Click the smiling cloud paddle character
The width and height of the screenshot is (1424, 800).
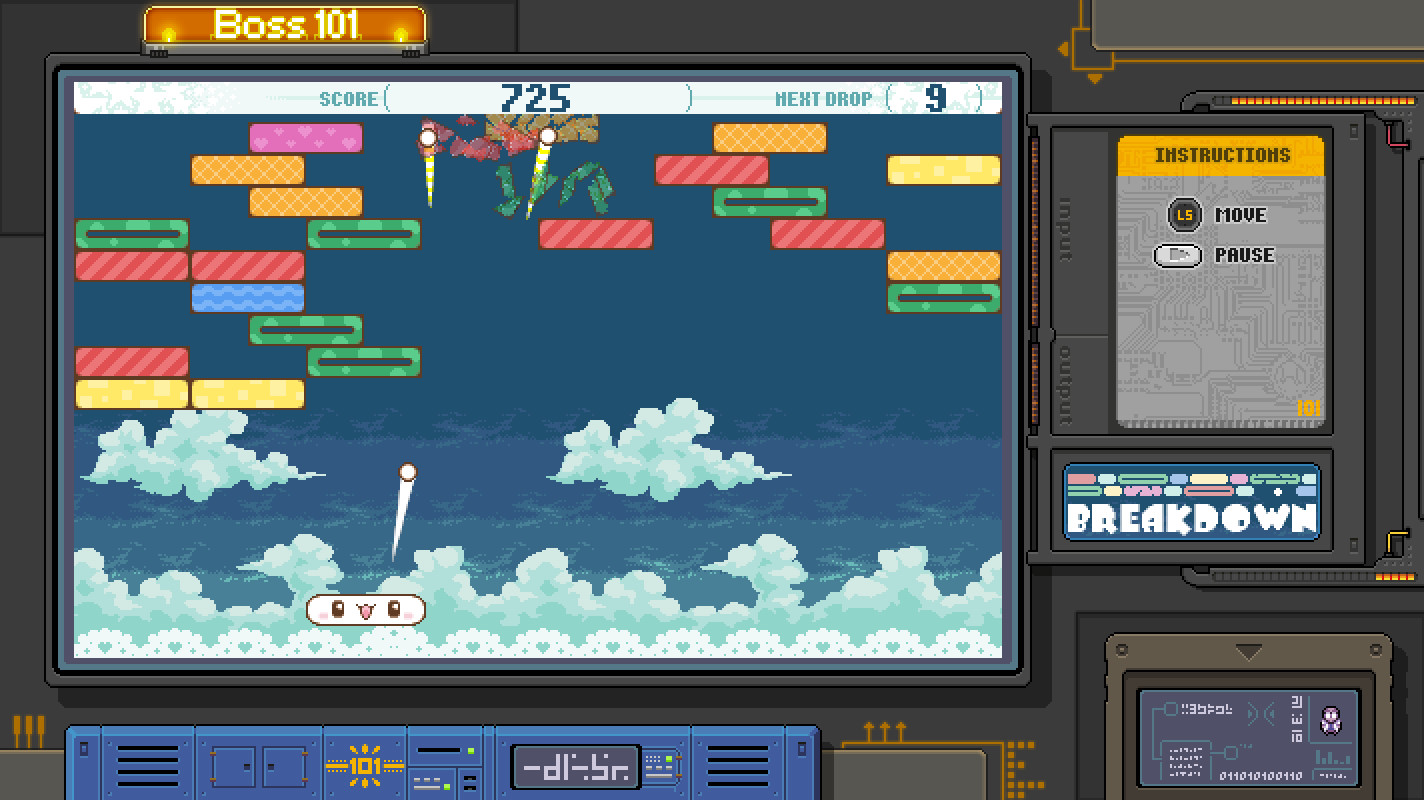tap(365, 610)
